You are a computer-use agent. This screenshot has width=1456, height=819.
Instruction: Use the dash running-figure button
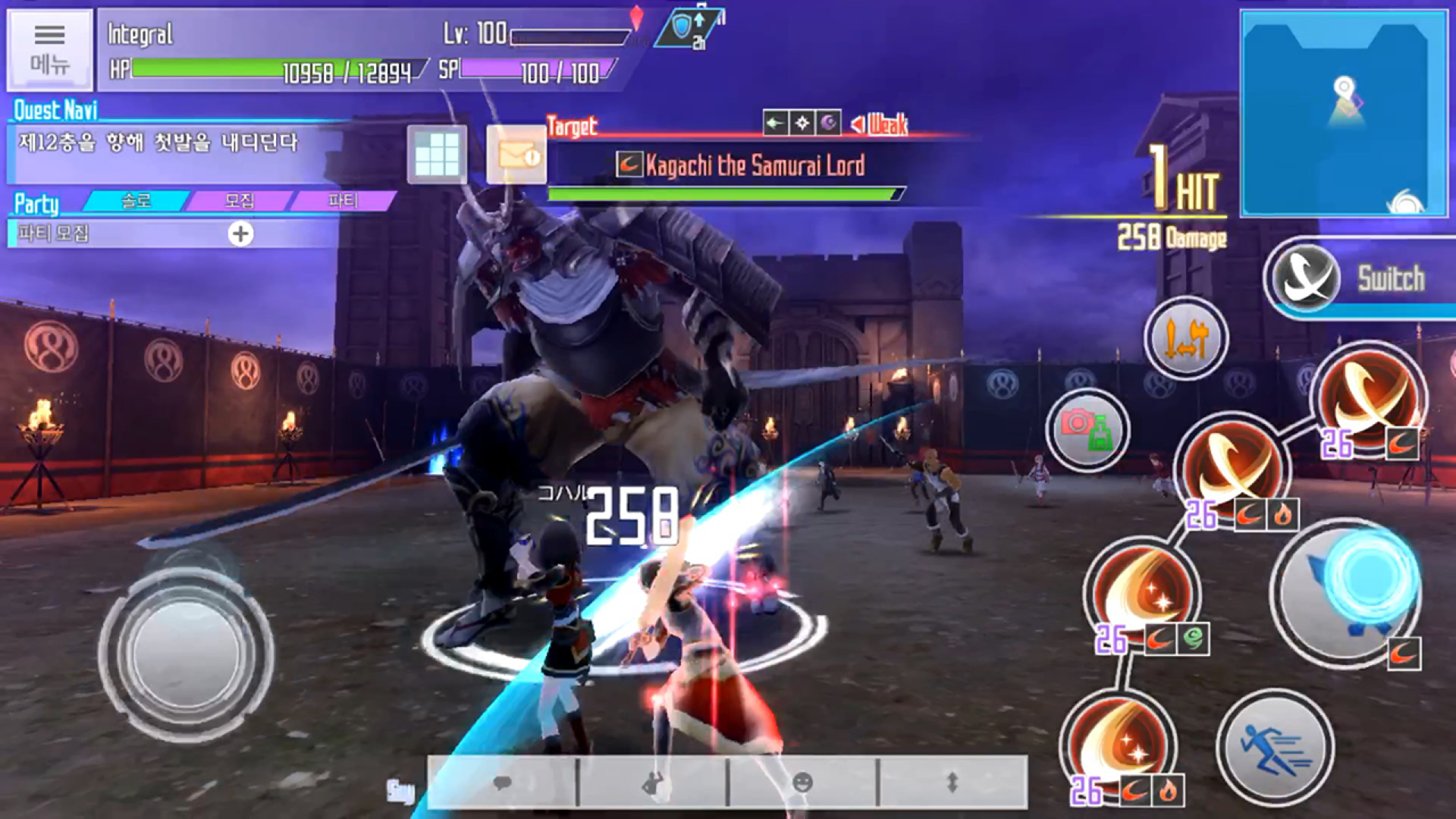pos(1275,748)
